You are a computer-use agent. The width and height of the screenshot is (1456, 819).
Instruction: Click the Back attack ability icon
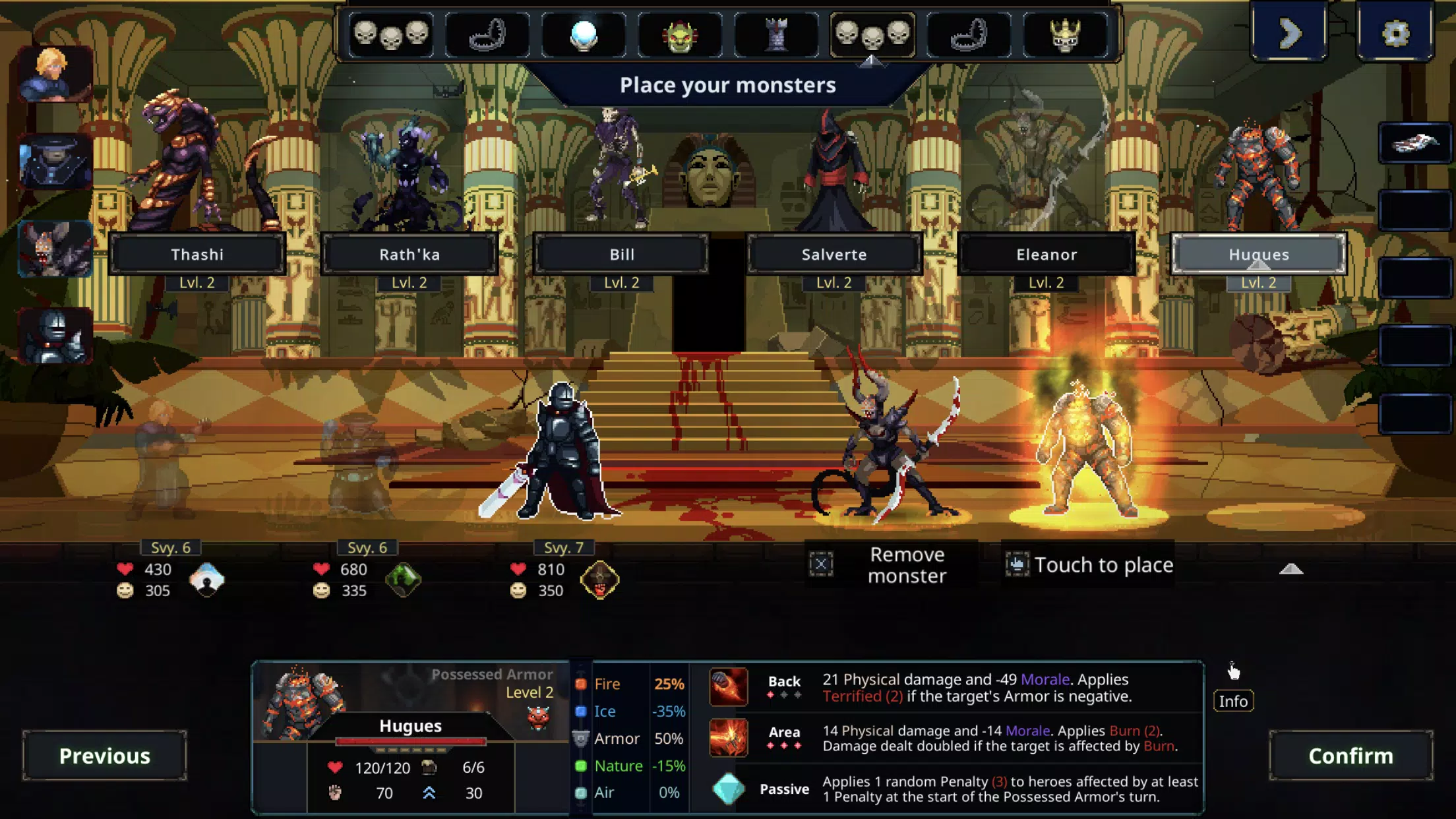[x=727, y=687]
